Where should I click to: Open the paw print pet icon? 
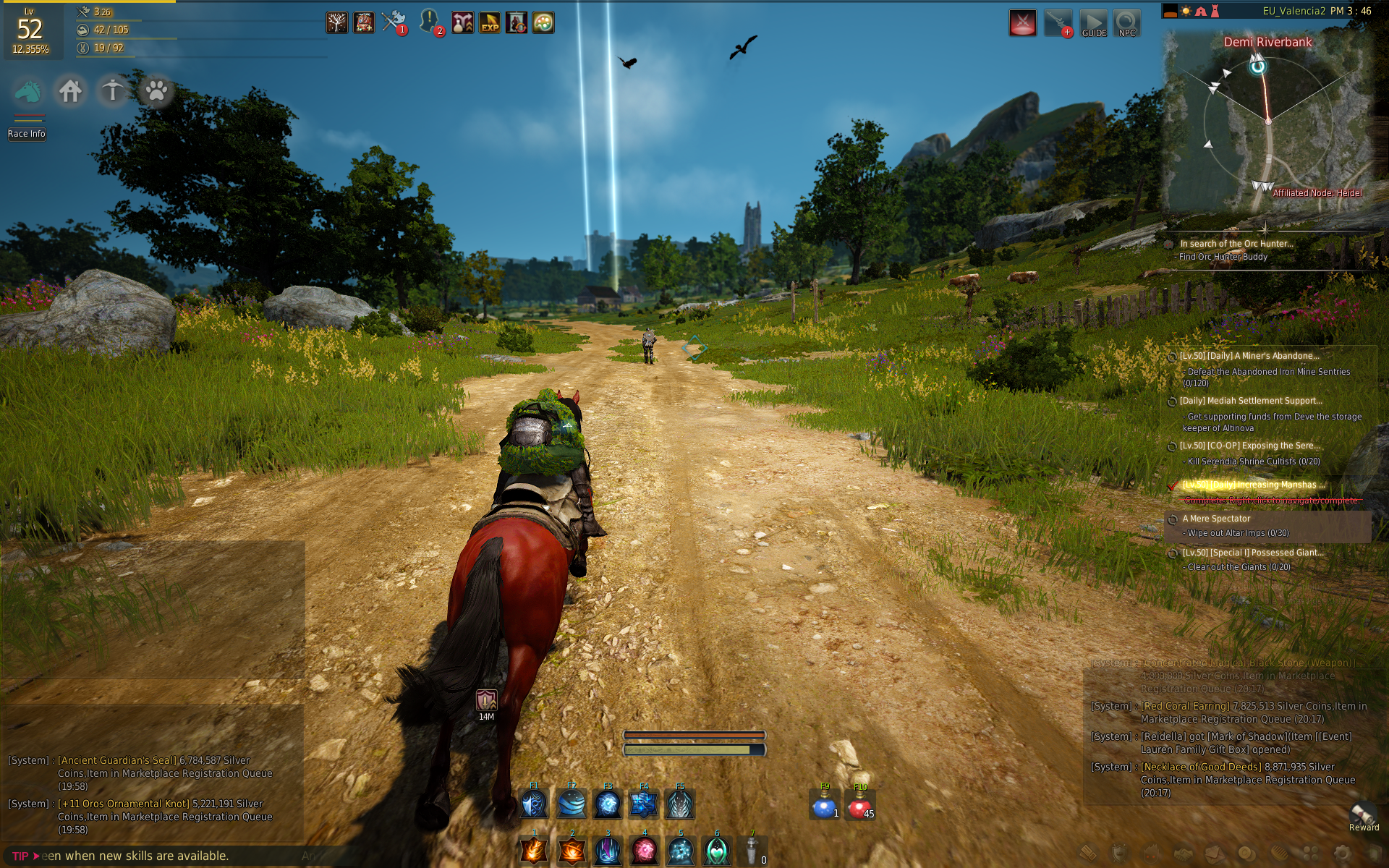156,92
